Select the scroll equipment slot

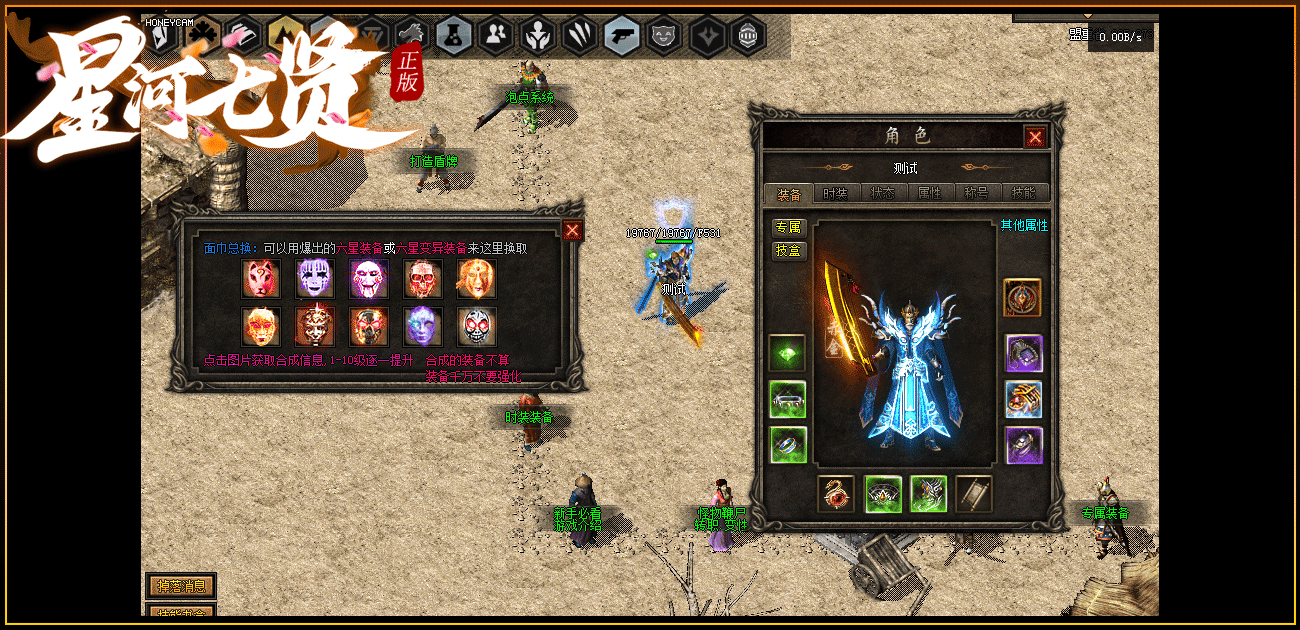click(x=974, y=494)
